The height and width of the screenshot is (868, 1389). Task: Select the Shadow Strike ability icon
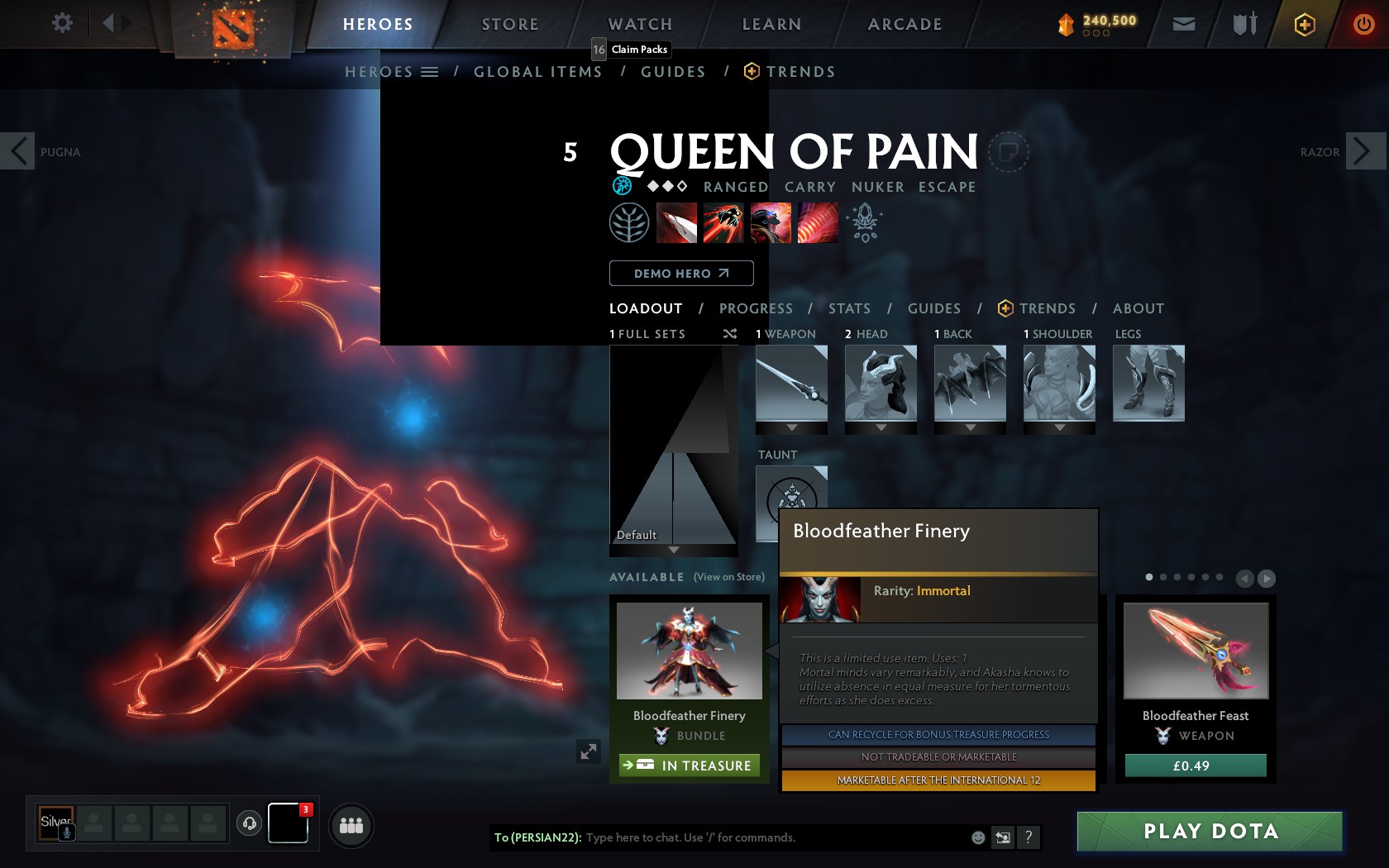(677, 222)
